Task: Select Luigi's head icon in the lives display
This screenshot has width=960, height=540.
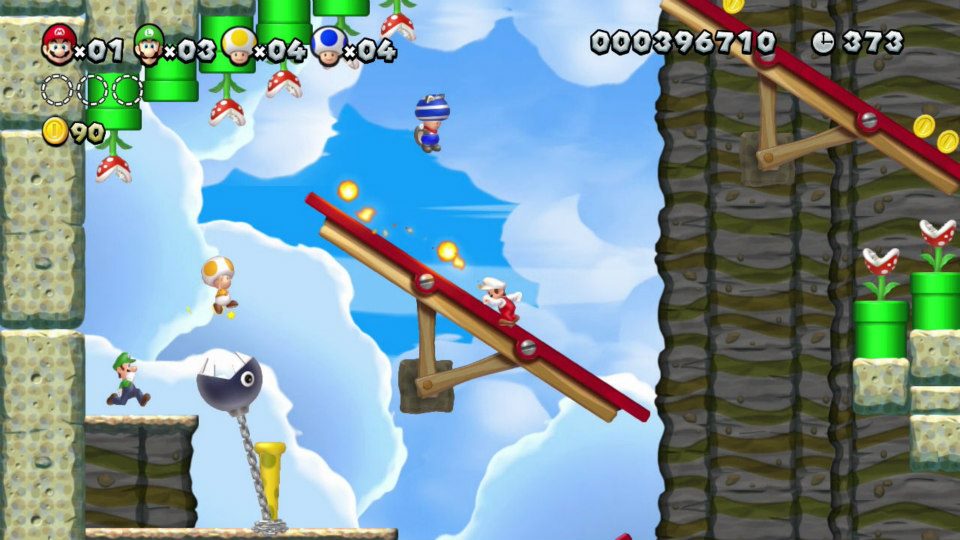Action: tap(149, 44)
